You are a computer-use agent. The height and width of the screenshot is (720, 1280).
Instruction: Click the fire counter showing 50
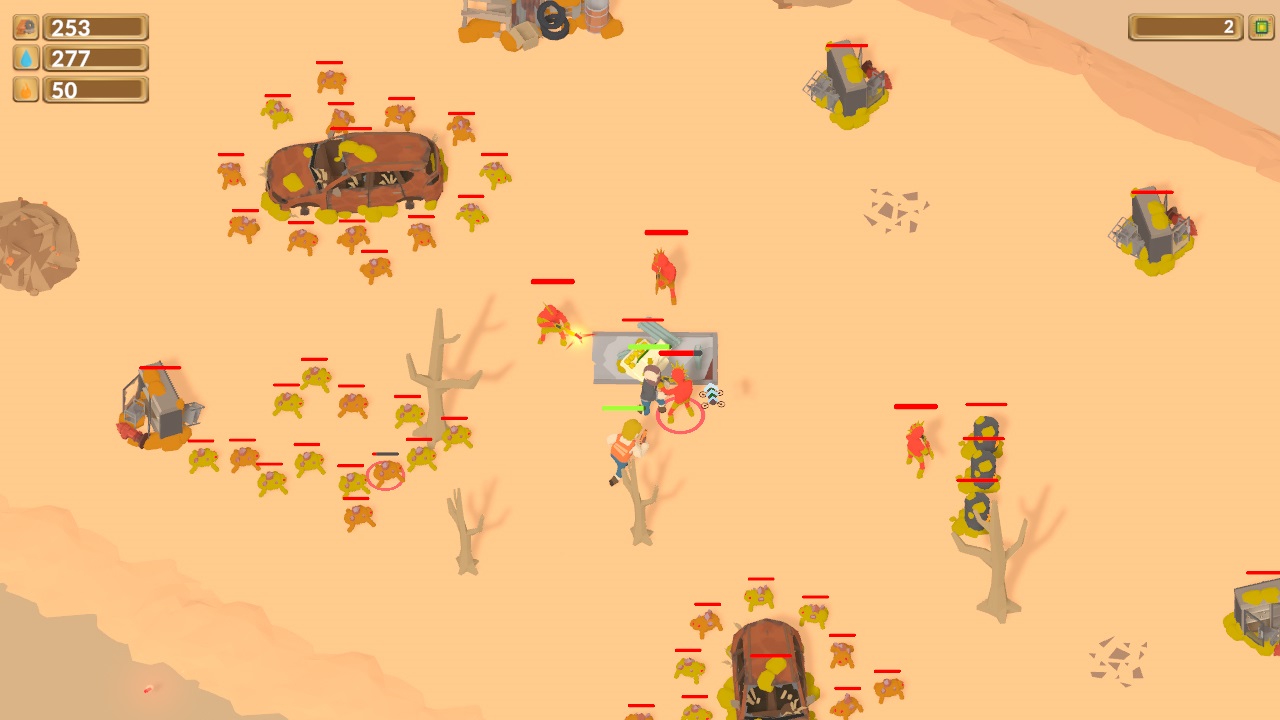click(97, 89)
